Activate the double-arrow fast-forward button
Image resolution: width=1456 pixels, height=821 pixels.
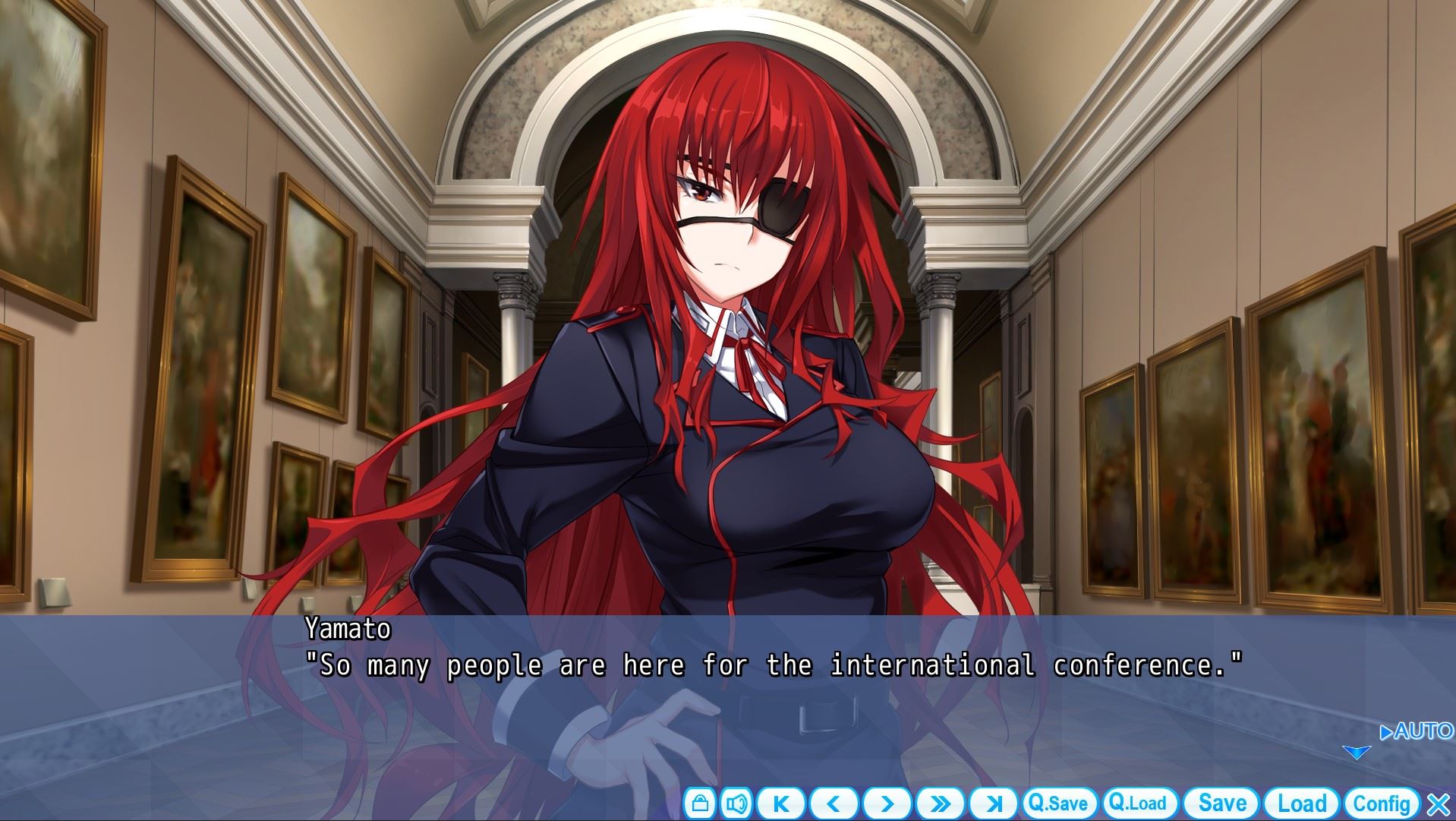[940, 804]
